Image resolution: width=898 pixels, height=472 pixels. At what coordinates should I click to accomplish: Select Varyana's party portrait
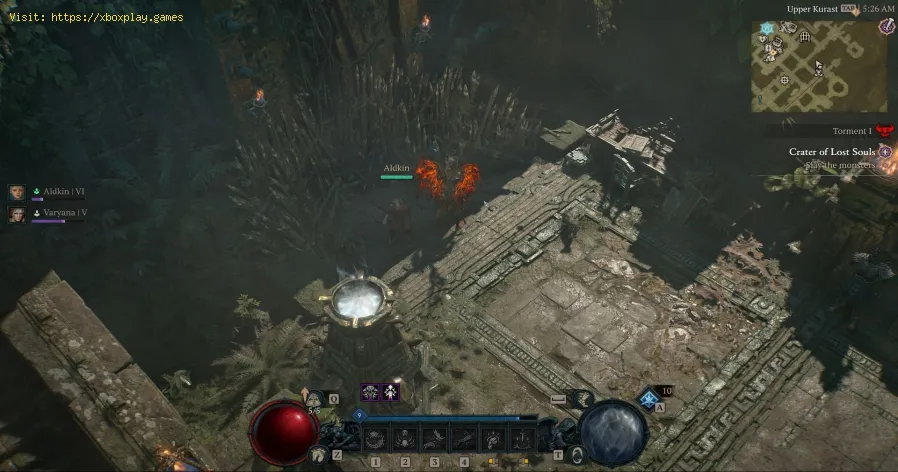[x=17, y=214]
